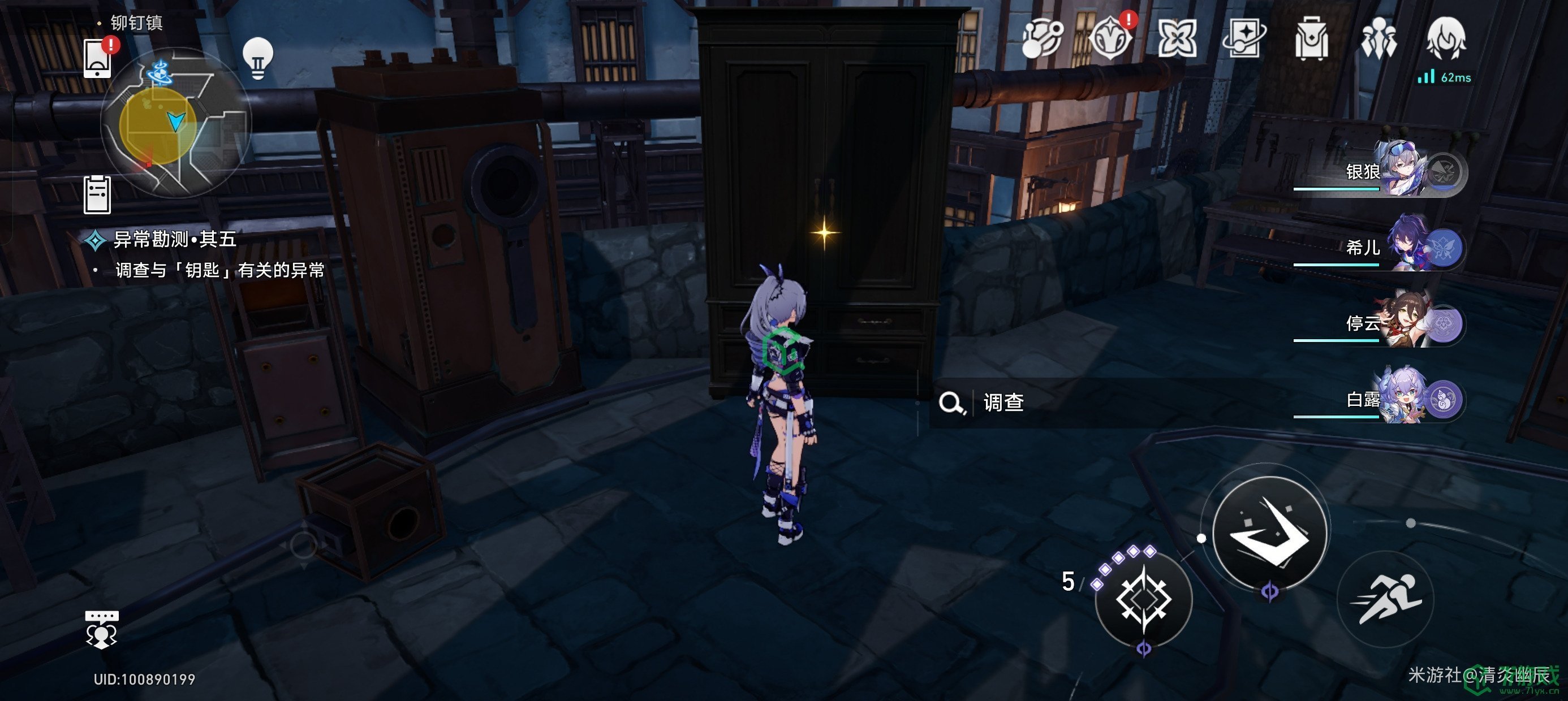Trigger the basic attack button
Screen dimensions: 1568x701
point(1270,533)
